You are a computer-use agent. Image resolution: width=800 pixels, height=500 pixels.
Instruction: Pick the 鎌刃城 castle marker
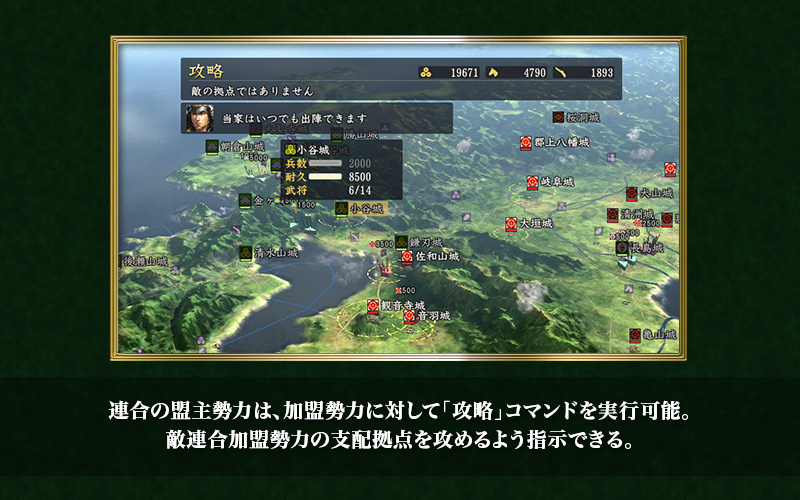pyautogui.click(x=401, y=242)
